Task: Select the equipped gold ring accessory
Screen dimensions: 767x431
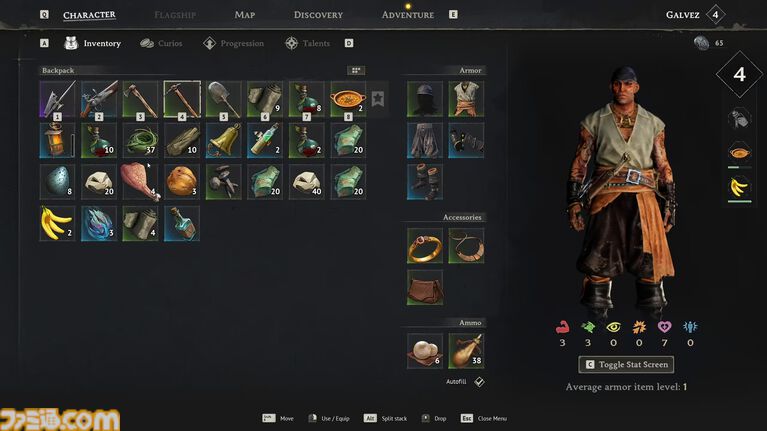Action: [x=424, y=245]
